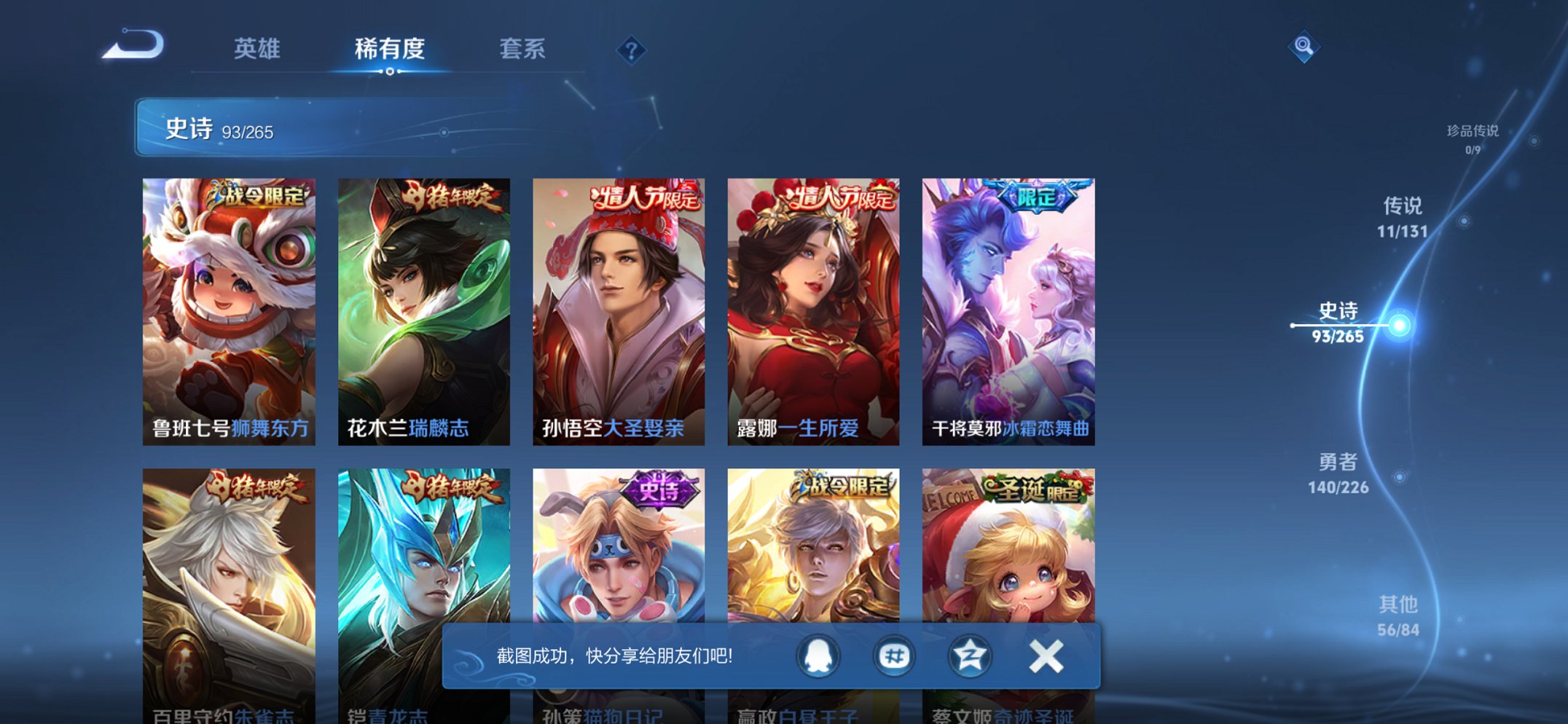1568x724 pixels.
Task: Select the 花木兰瑞麟志 skin card
Action: (423, 306)
